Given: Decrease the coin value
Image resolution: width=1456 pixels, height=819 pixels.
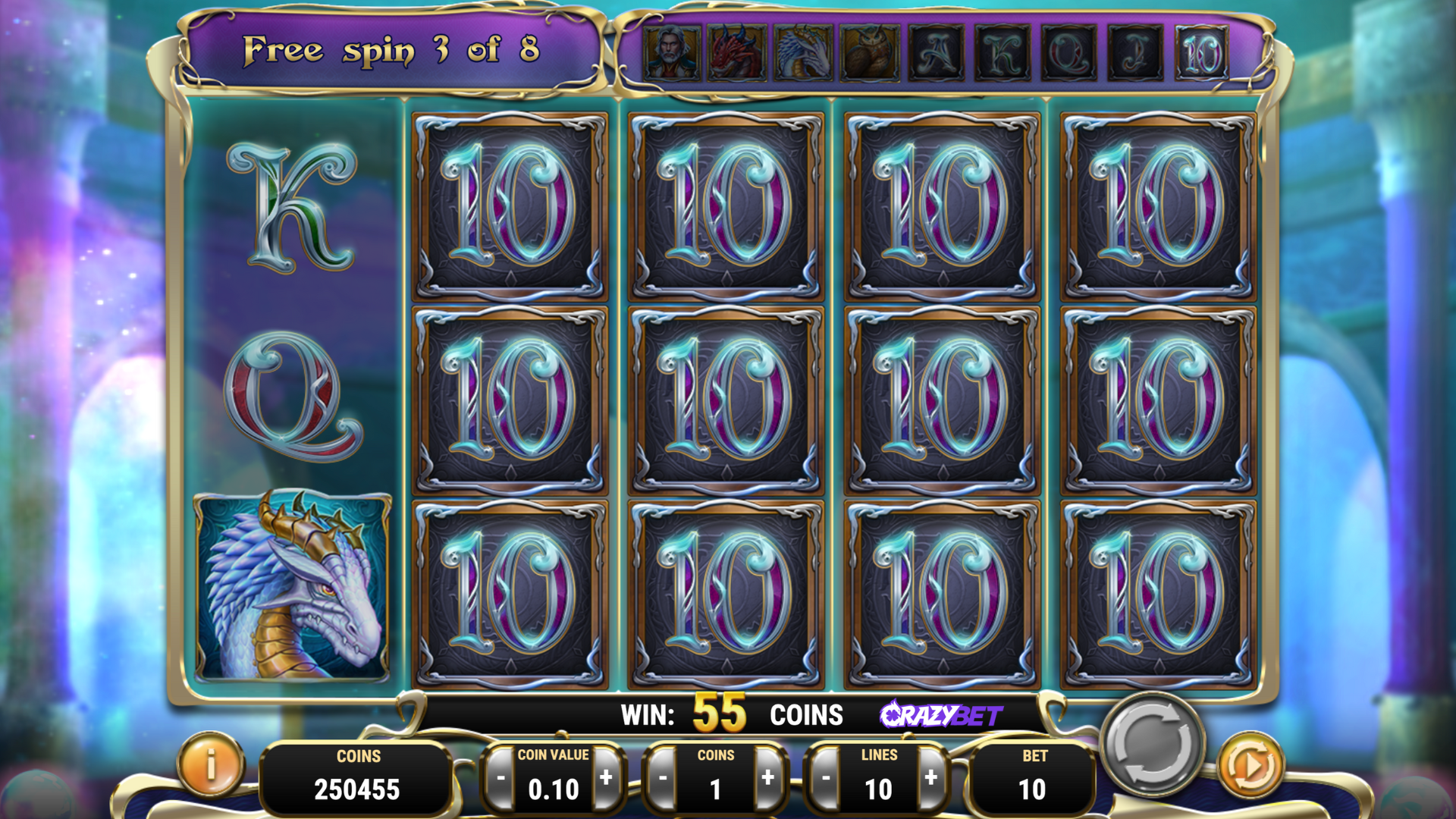Looking at the screenshot, I should [500, 778].
